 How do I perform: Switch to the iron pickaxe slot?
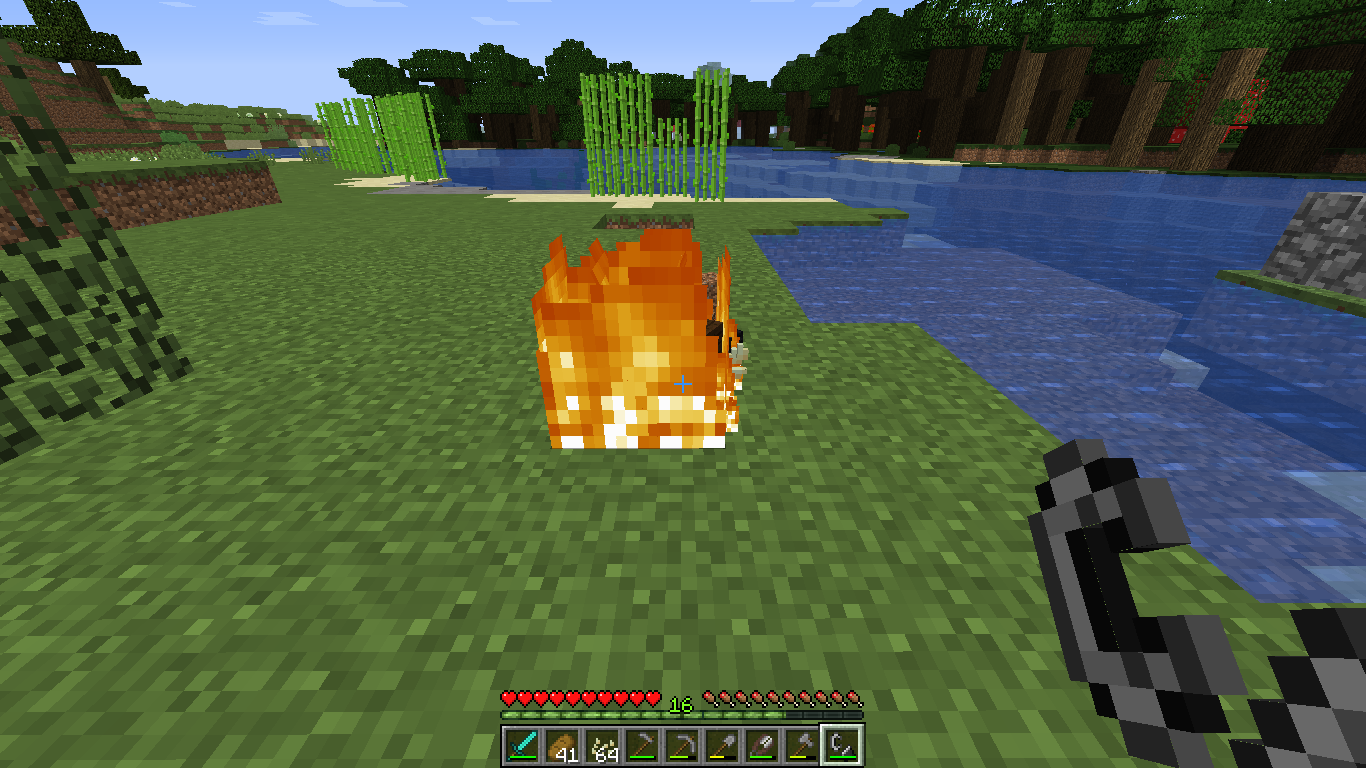point(682,746)
